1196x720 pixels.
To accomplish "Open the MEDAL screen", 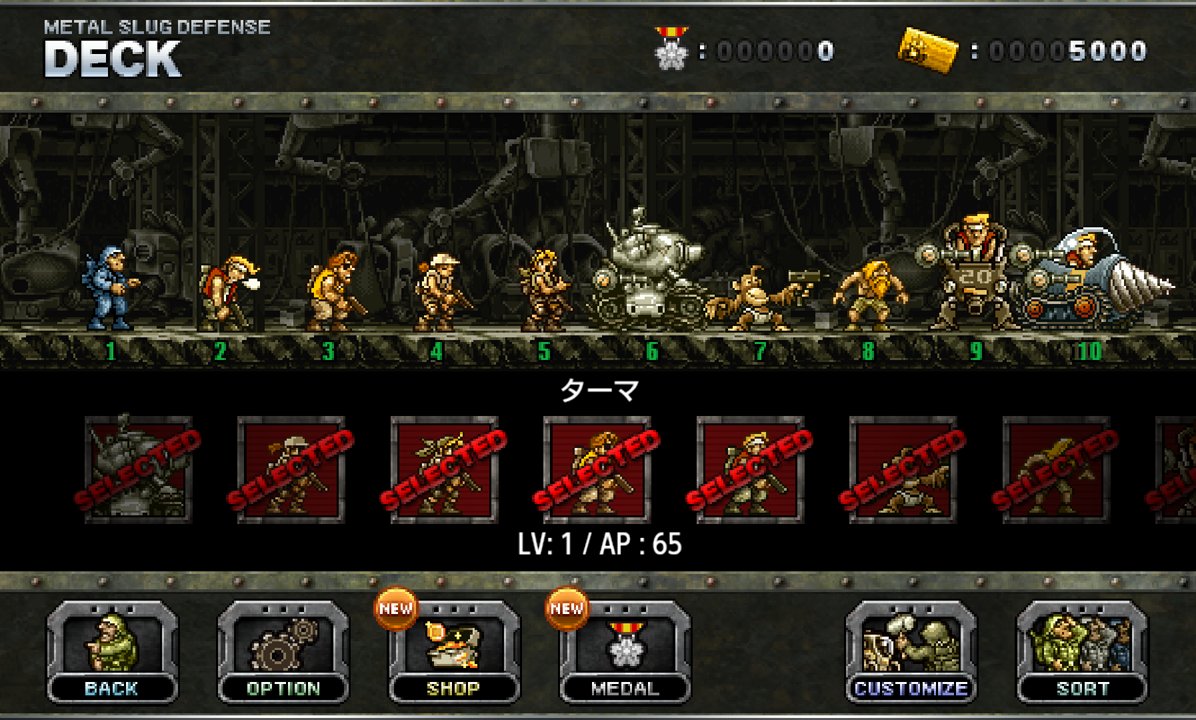I will 625,652.
